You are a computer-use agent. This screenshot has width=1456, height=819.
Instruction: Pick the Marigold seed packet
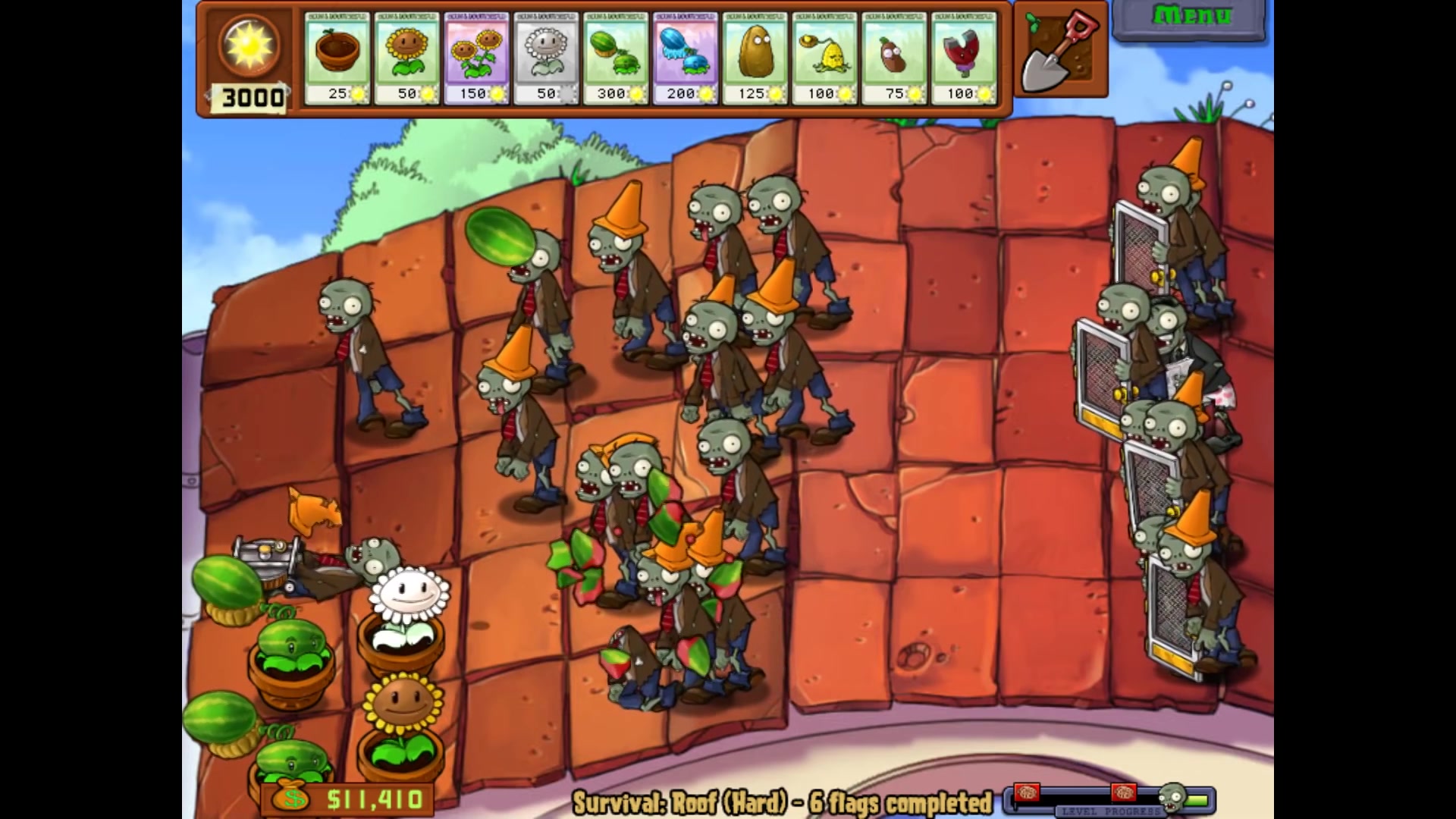tap(546, 58)
